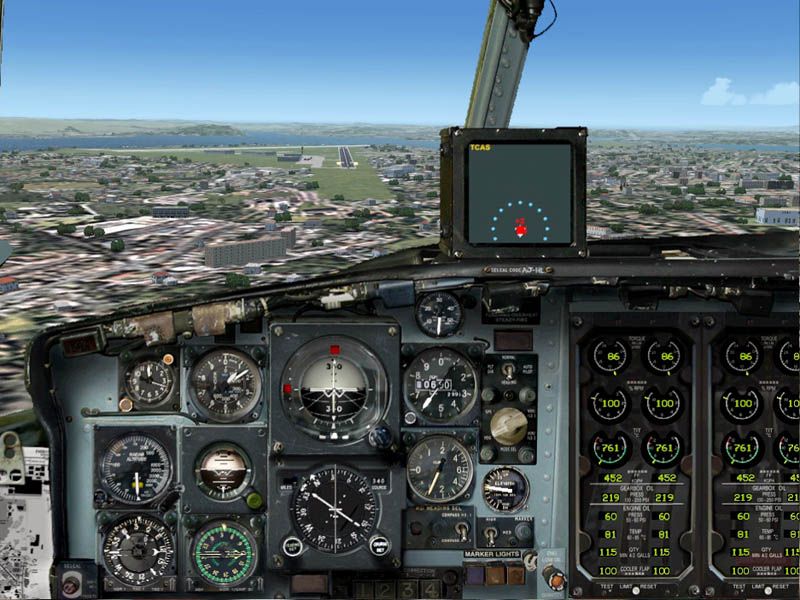
Task: Click the green-ringed radio compass gauge
Action: (224, 553)
